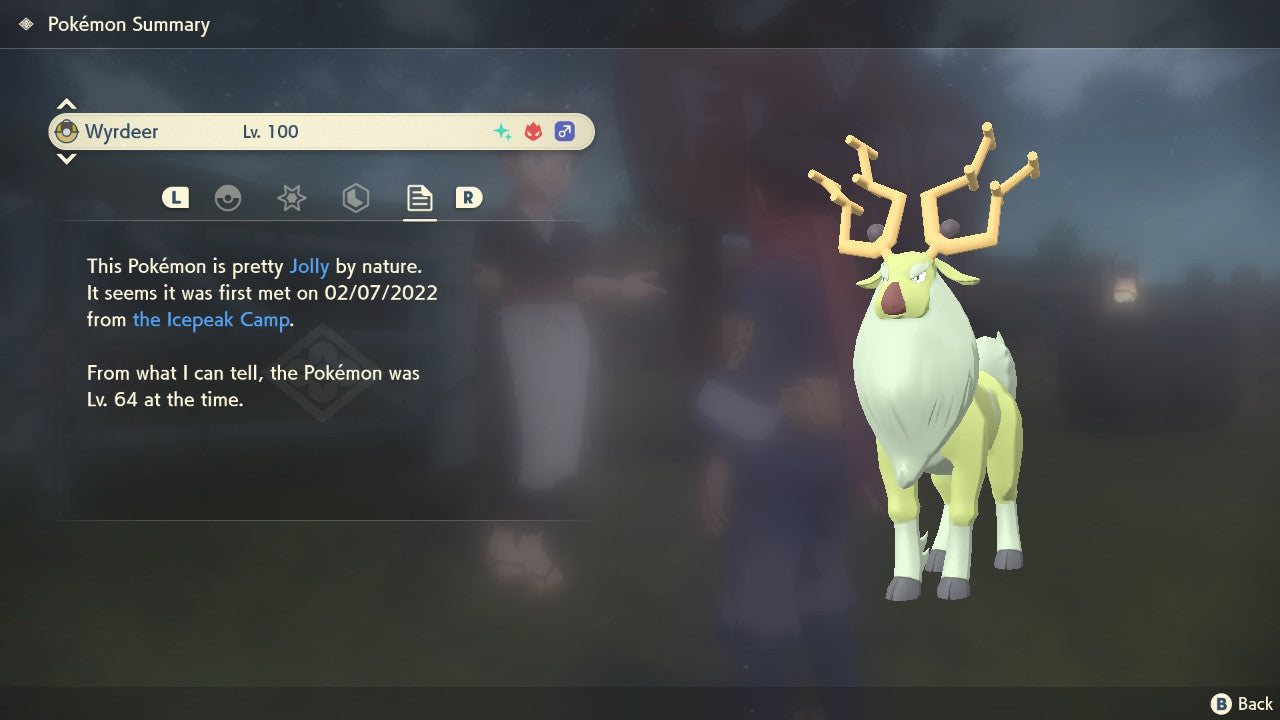Expand to the next Pokémon with down arrow

coord(66,159)
